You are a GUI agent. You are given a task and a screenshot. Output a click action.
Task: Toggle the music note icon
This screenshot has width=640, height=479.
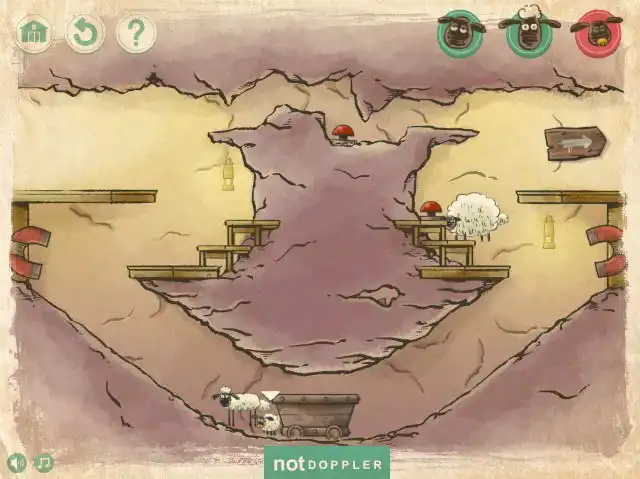coord(43,463)
